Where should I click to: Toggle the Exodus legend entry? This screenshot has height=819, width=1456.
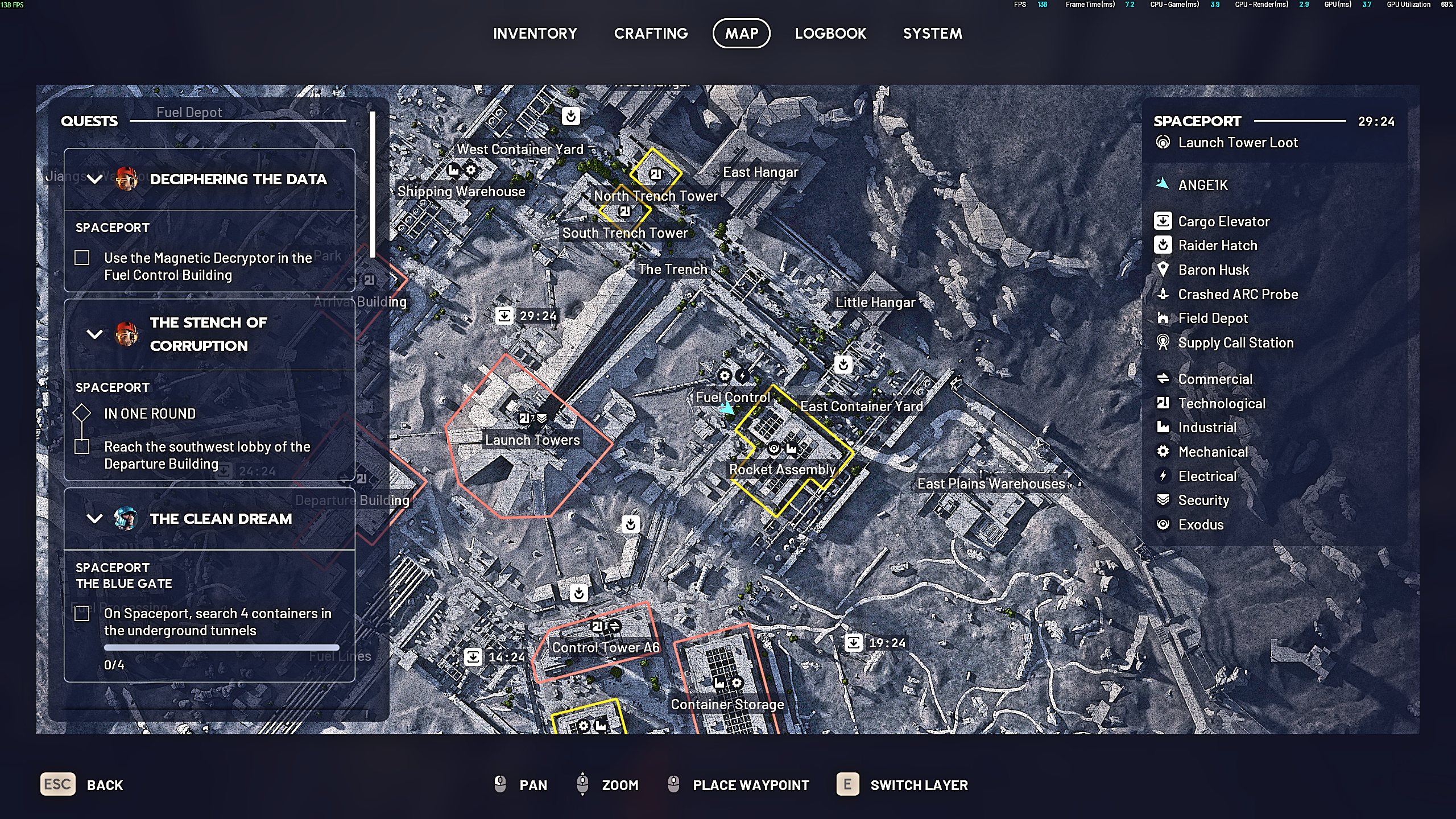pyautogui.click(x=1200, y=524)
